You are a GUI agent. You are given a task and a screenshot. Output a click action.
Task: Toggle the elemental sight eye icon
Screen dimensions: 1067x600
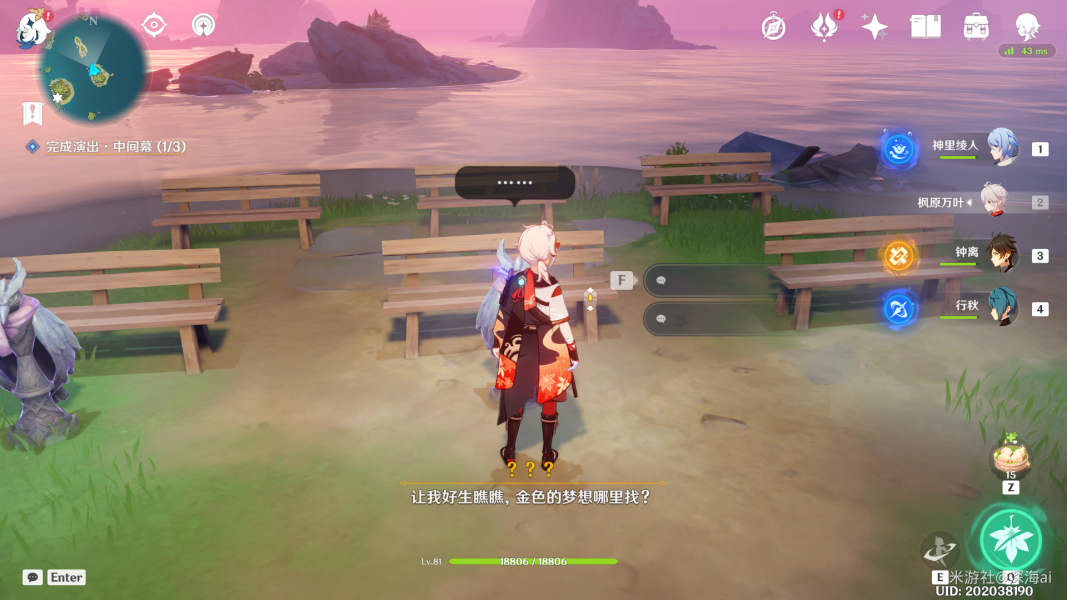154,25
